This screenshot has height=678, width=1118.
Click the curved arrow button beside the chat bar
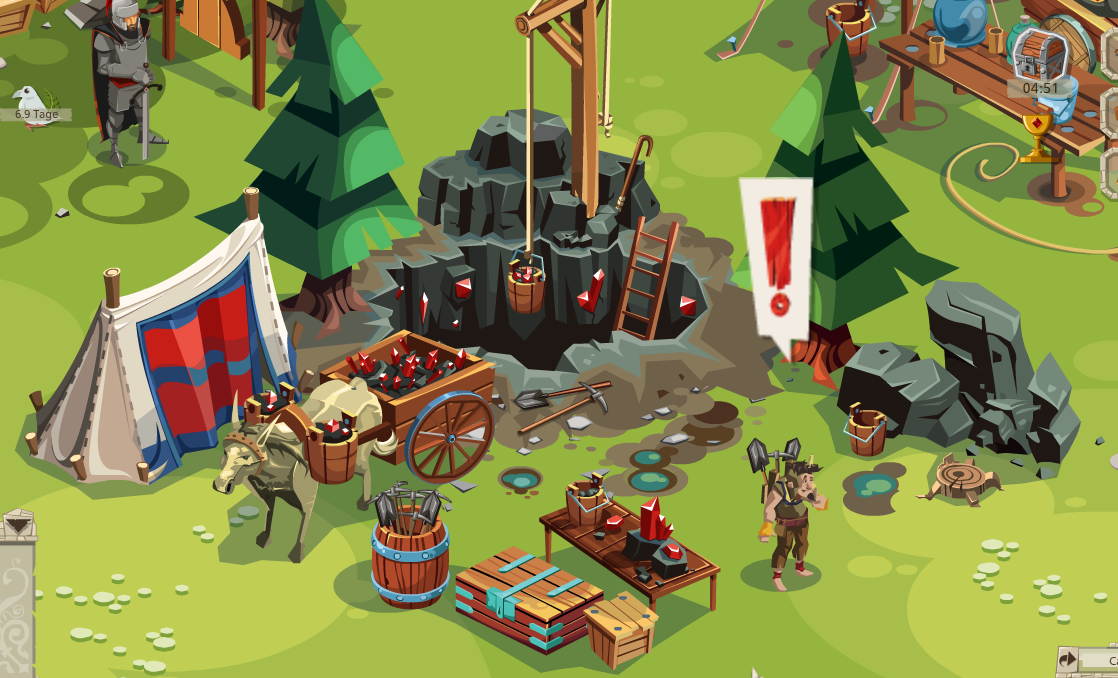click(1068, 660)
